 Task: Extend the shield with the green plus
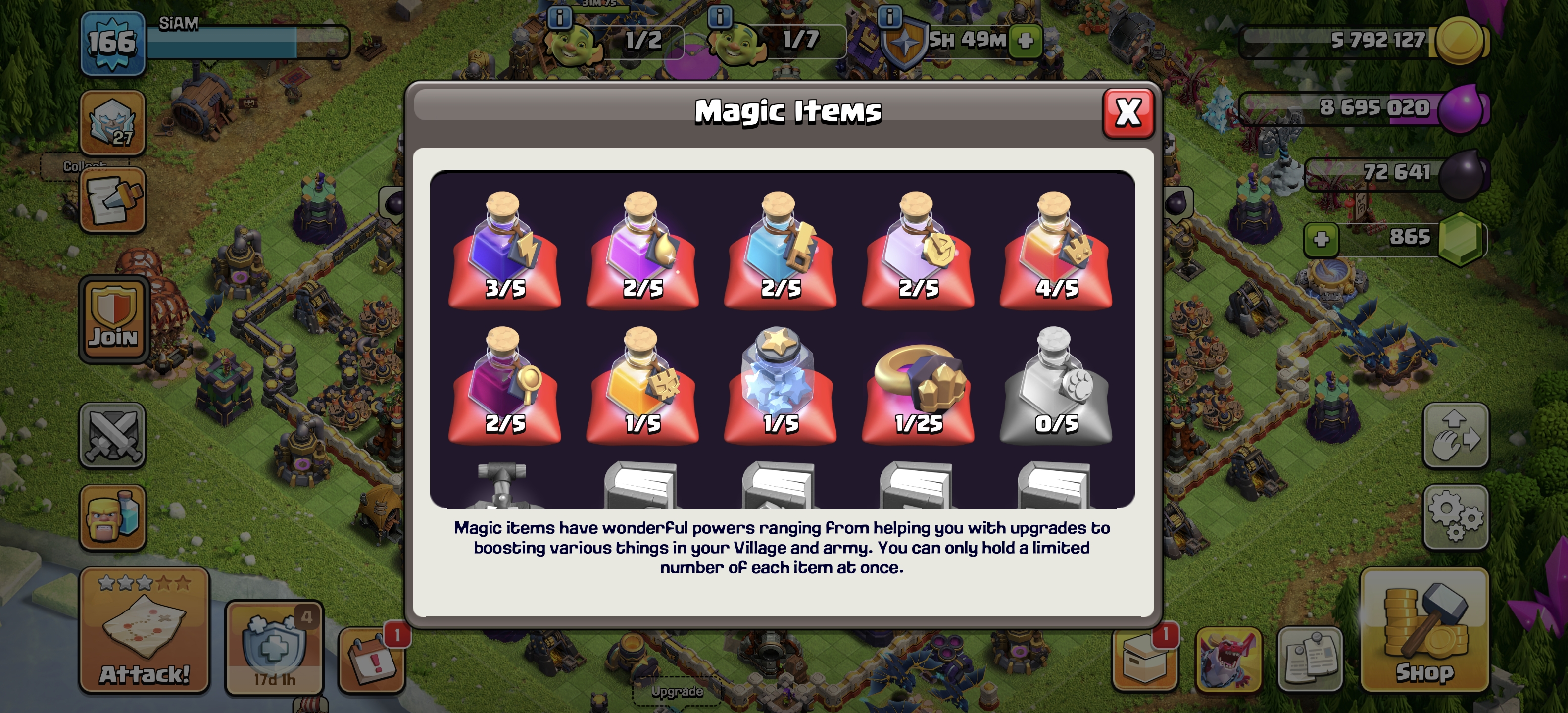[x=1026, y=41]
